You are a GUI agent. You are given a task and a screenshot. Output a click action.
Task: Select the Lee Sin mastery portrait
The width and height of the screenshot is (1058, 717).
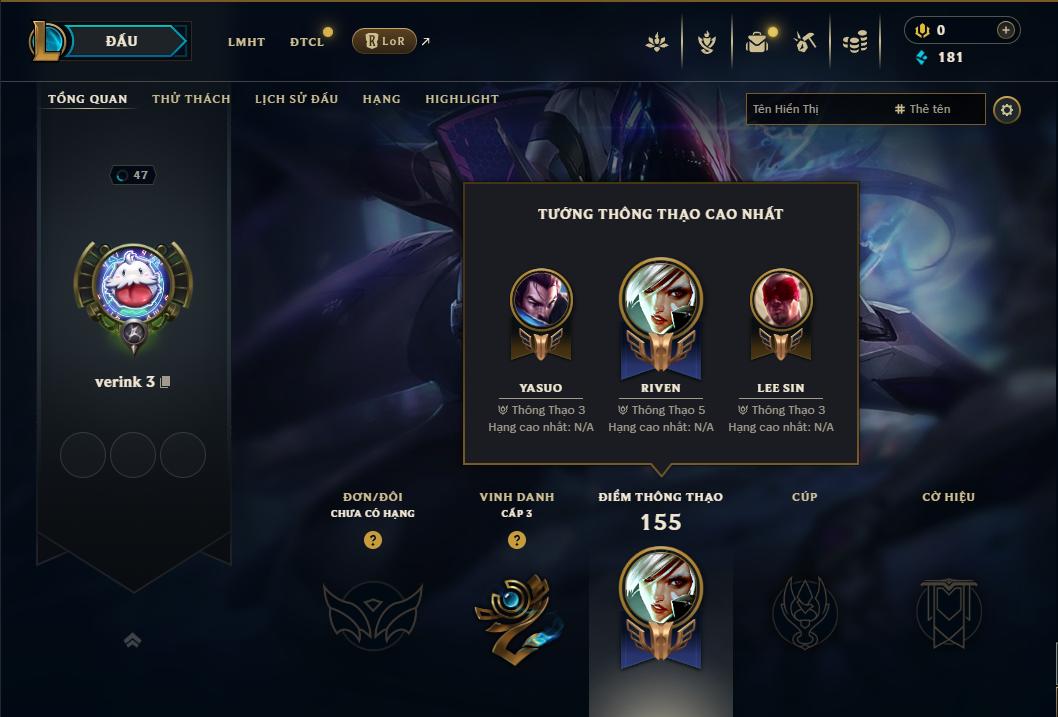781,300
